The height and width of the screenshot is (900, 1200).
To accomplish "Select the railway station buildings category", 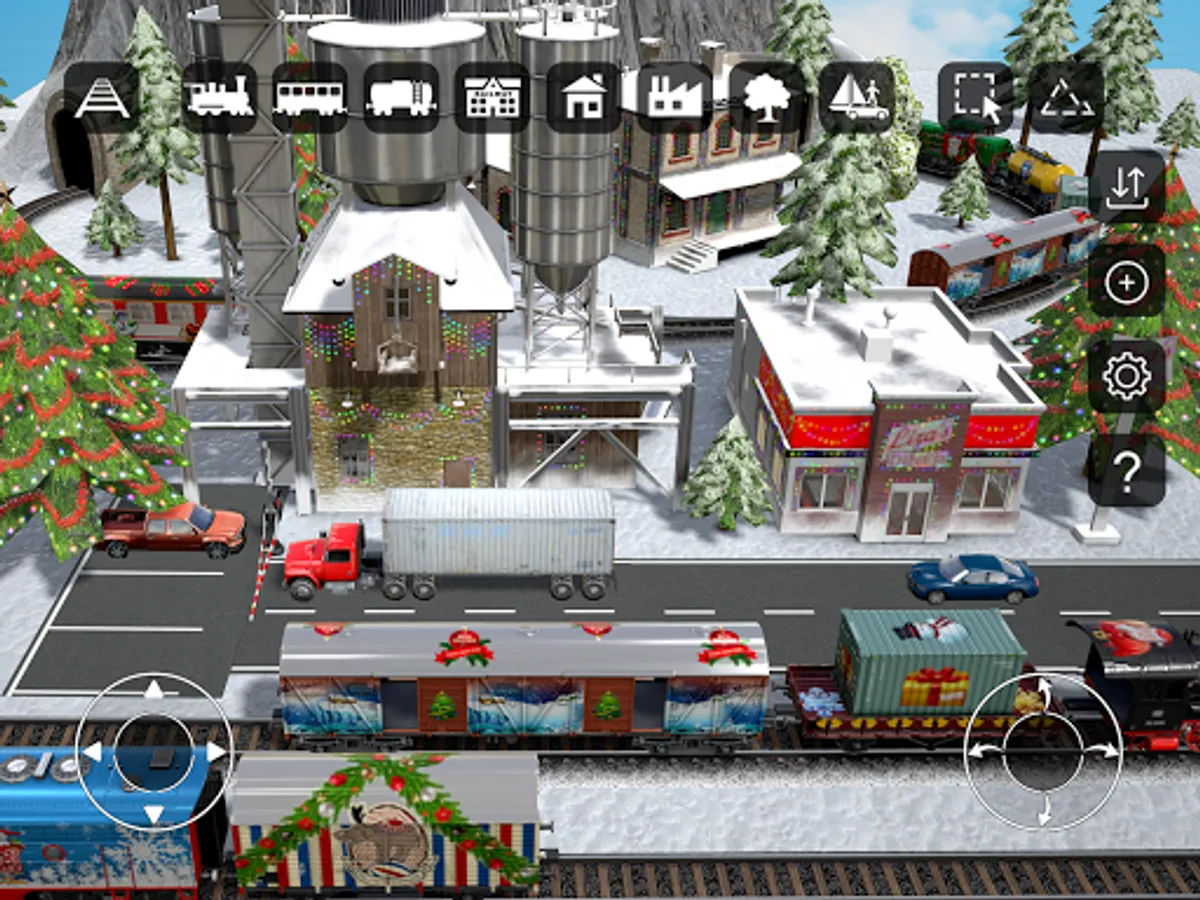I will [492, 98].
